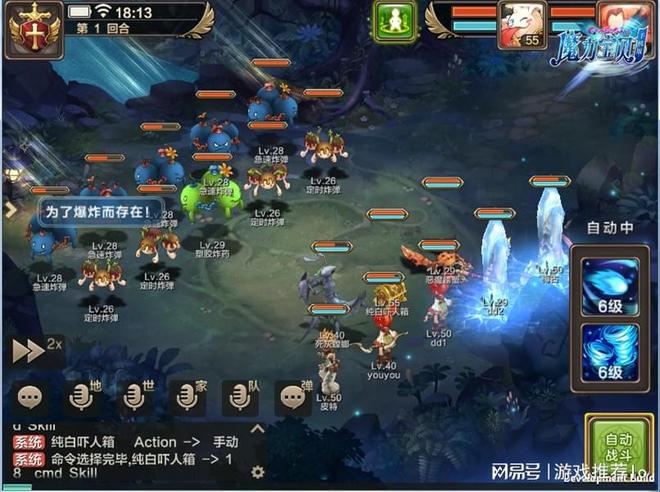Activate the 队 team voice channel microphone
The height and width of the screenshot is (492, 660).
pos(240,396)
